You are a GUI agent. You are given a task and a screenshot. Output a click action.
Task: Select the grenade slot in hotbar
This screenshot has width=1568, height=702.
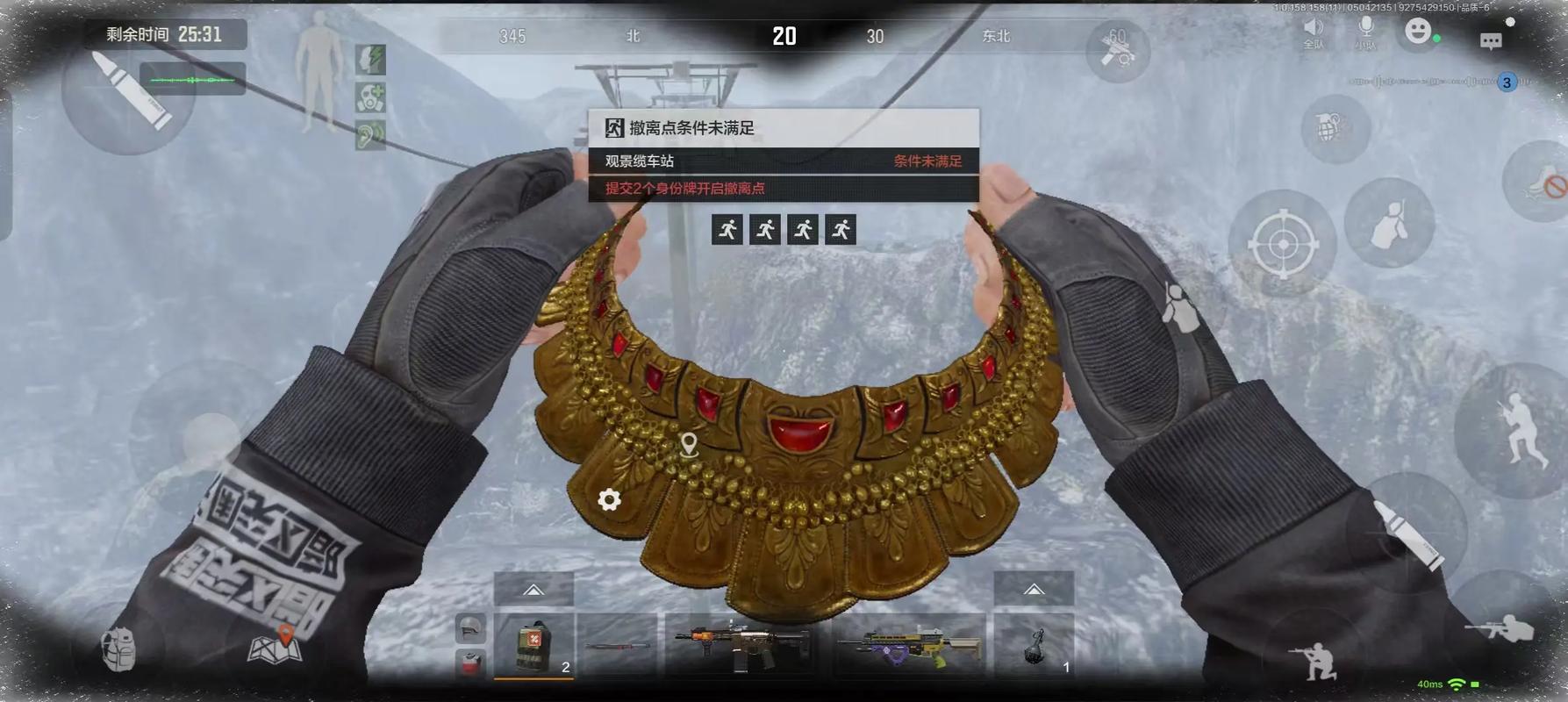(x=1035, y=647)
